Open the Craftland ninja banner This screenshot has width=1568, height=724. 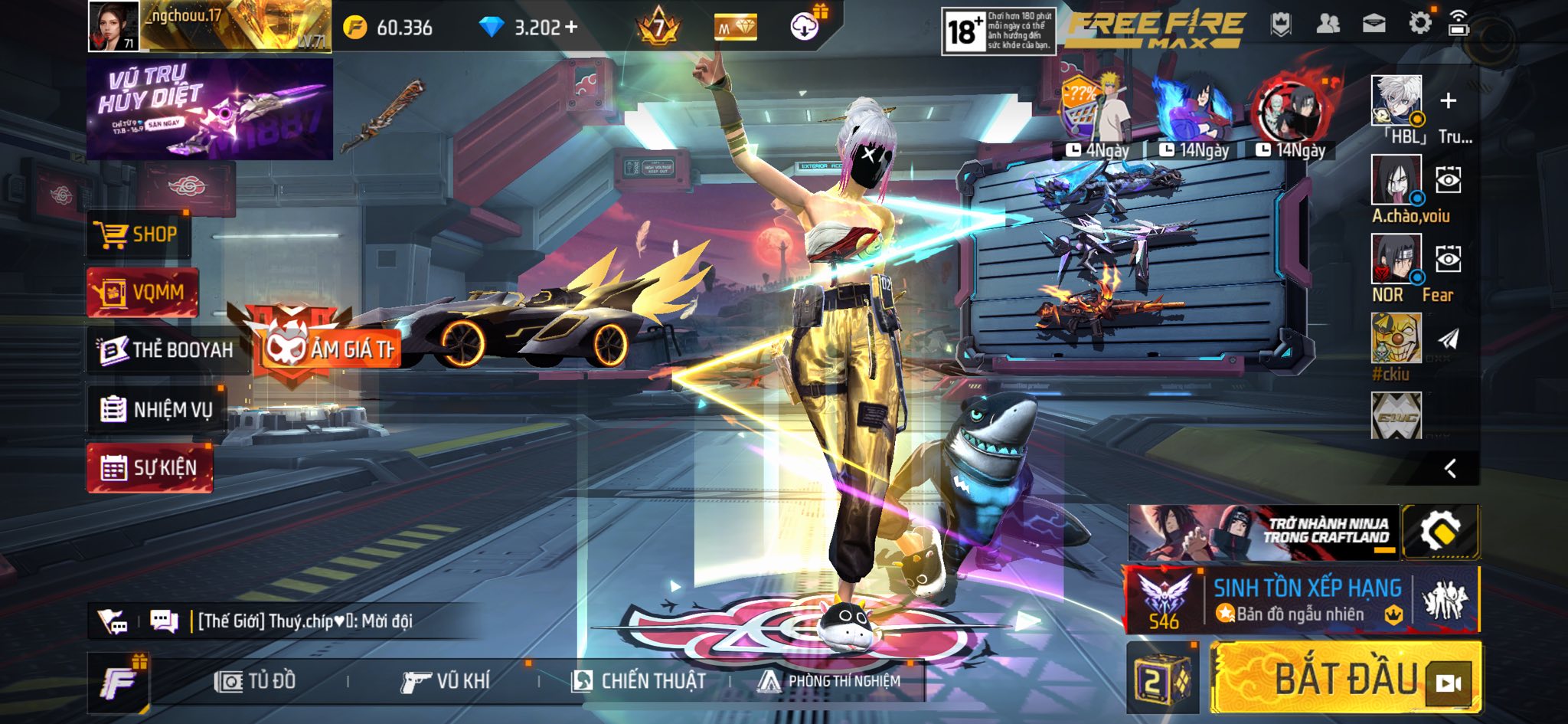click(x=1263, y=532)
